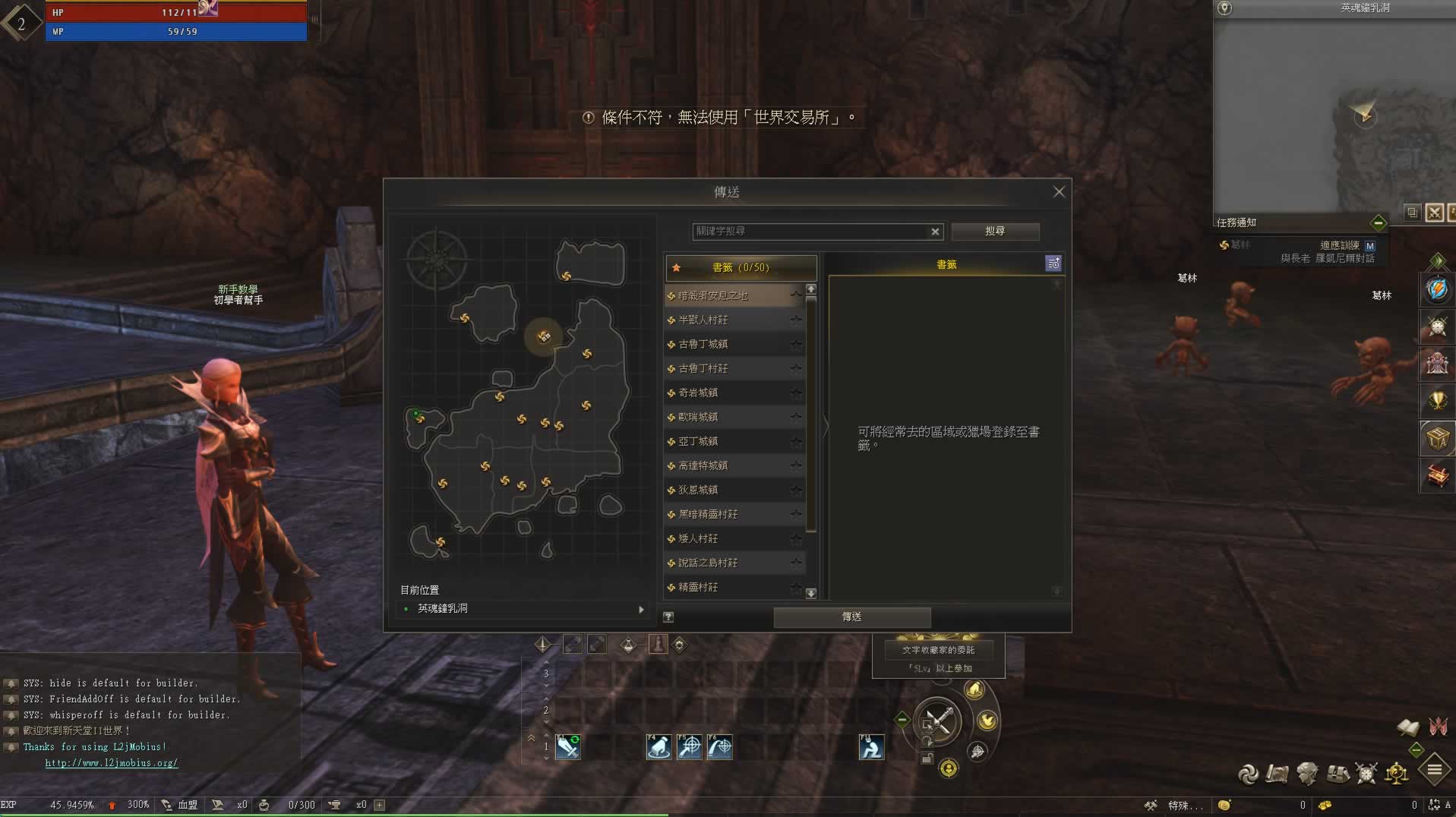The width and height of the screenshot is (1456, 817).
Task: Open the teleport window's question mark help
Action: [668, 617]
